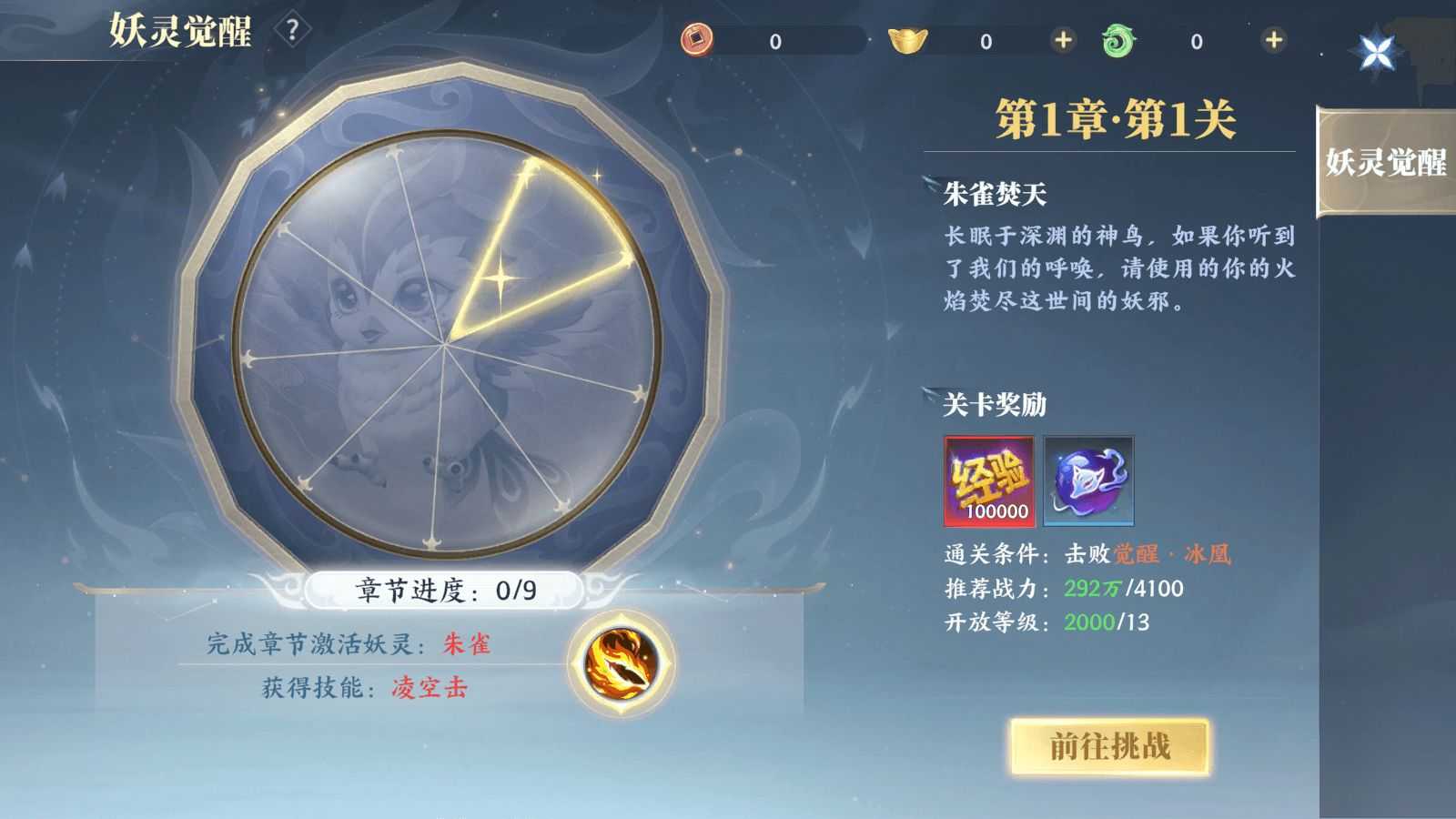This screenshot has width=1456, height=819.
Task: Click the 2000 open level number
Action: [x=1089, y=619]
